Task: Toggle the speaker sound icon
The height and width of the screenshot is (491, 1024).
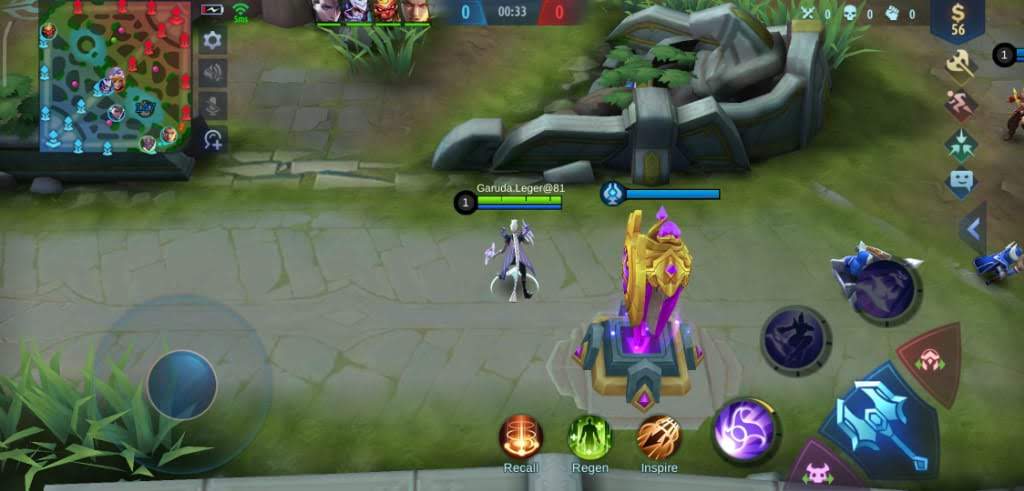Action: pyautogui.click(x=212, y=73)
